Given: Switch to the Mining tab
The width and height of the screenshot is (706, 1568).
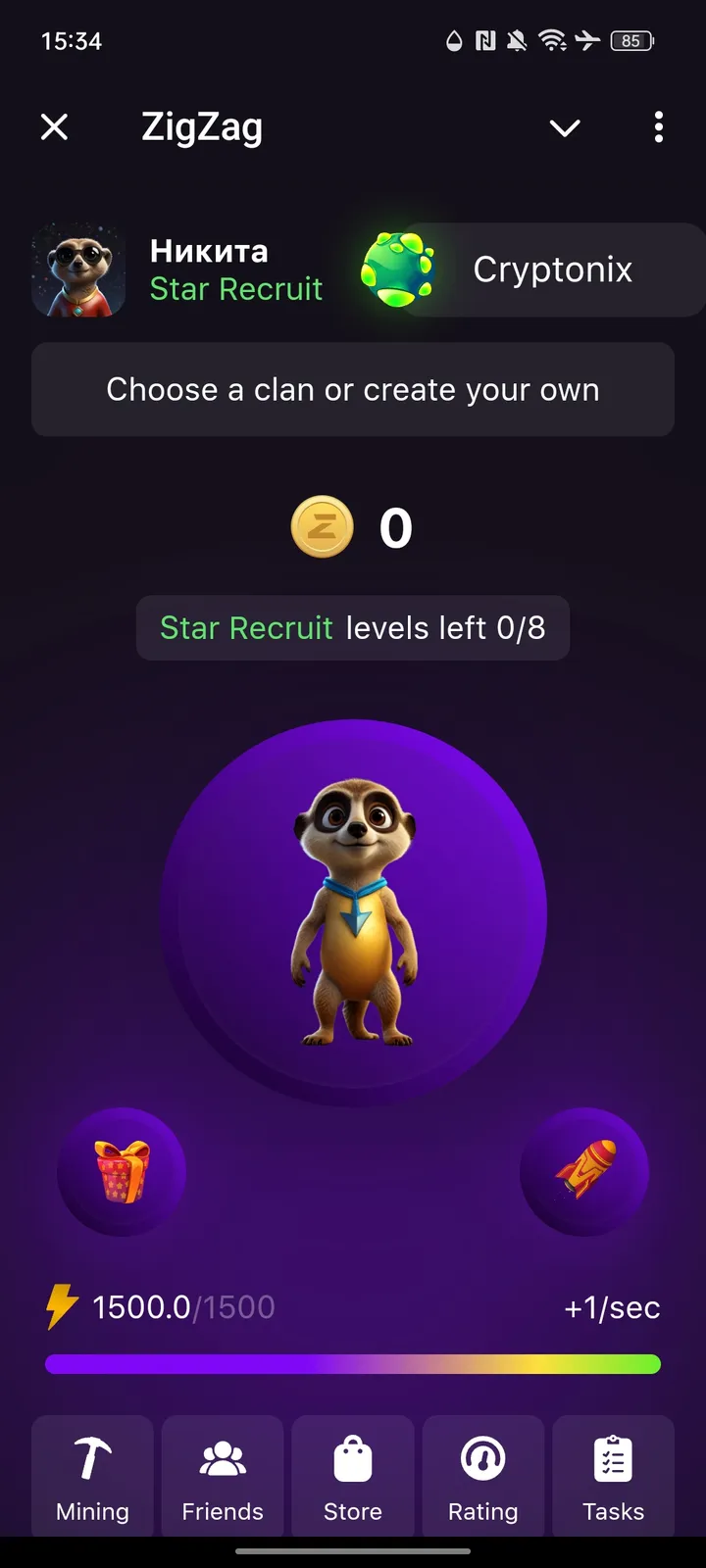Looking at the screenshot, I should tap(92, 1476).
